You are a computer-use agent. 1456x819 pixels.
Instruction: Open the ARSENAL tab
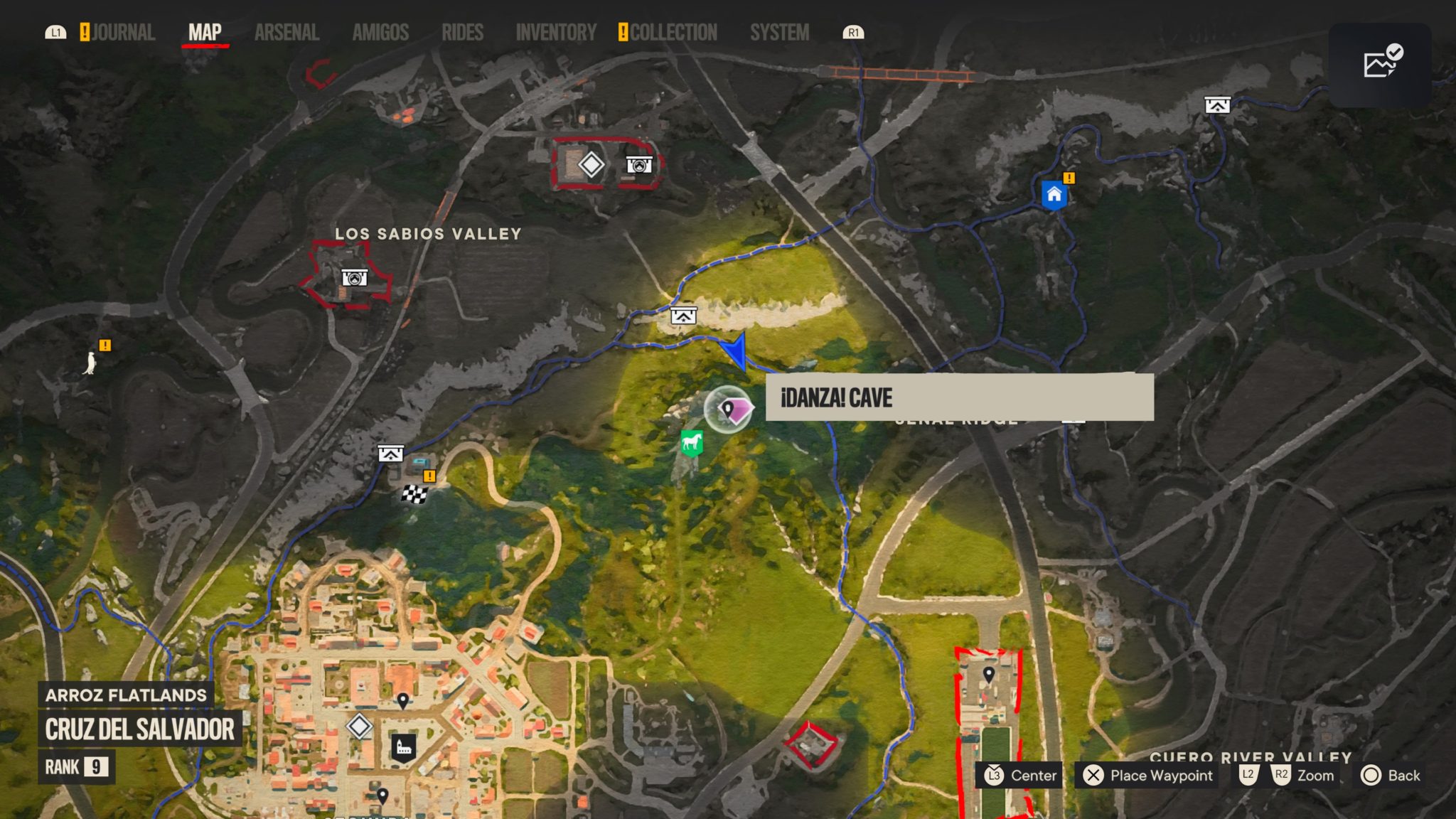click(x=287, y=31)
